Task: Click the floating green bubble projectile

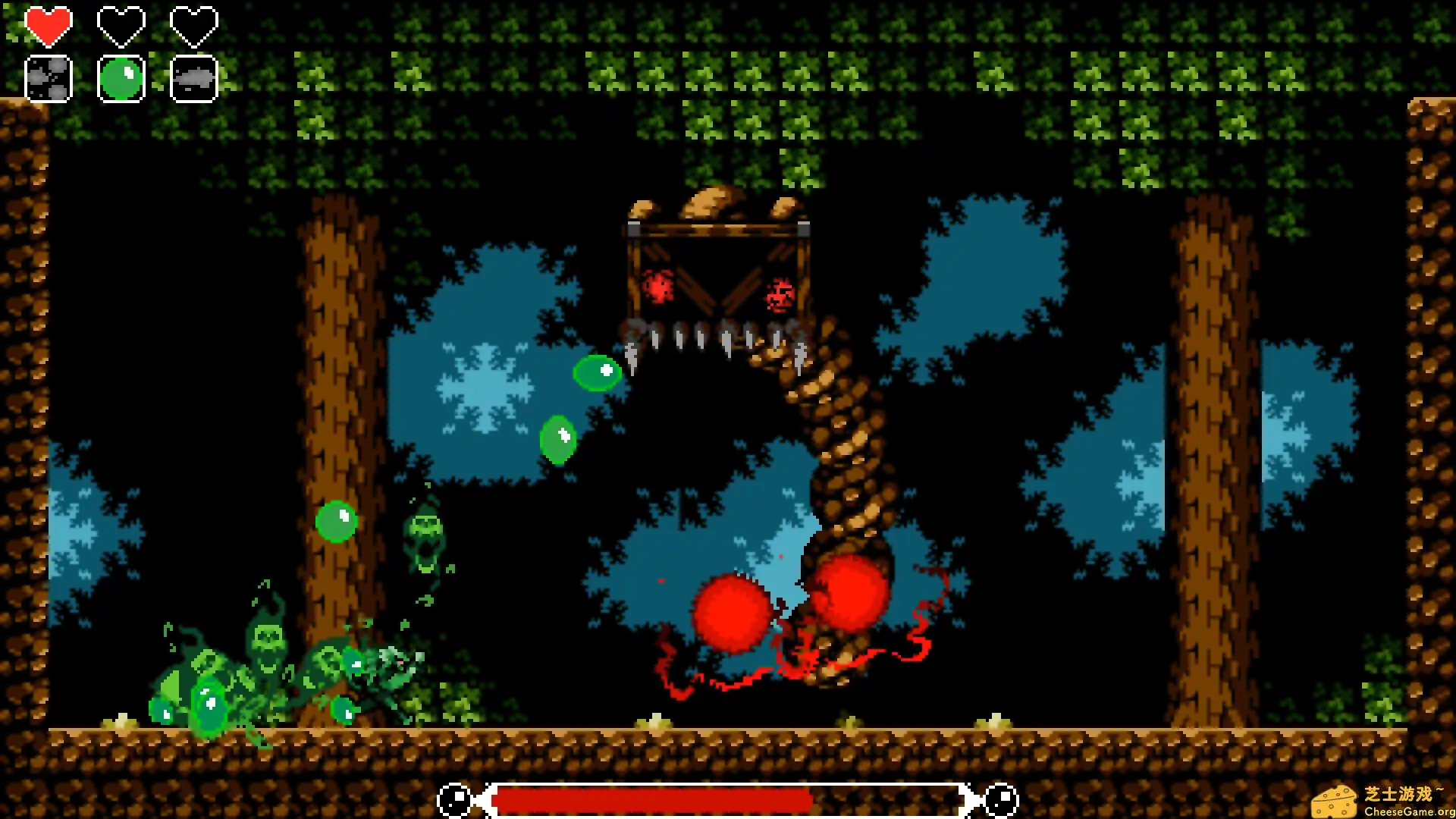Action: pyautogui.click(x=596, y=372)
